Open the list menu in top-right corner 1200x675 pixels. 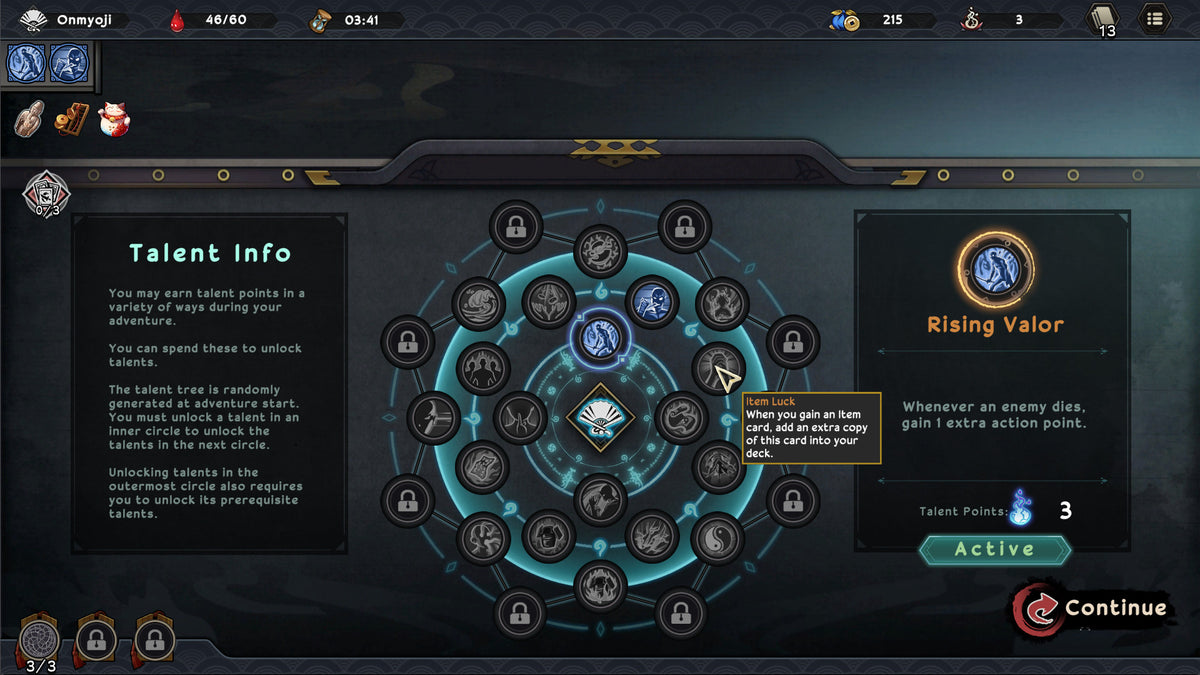[1155, 18]
